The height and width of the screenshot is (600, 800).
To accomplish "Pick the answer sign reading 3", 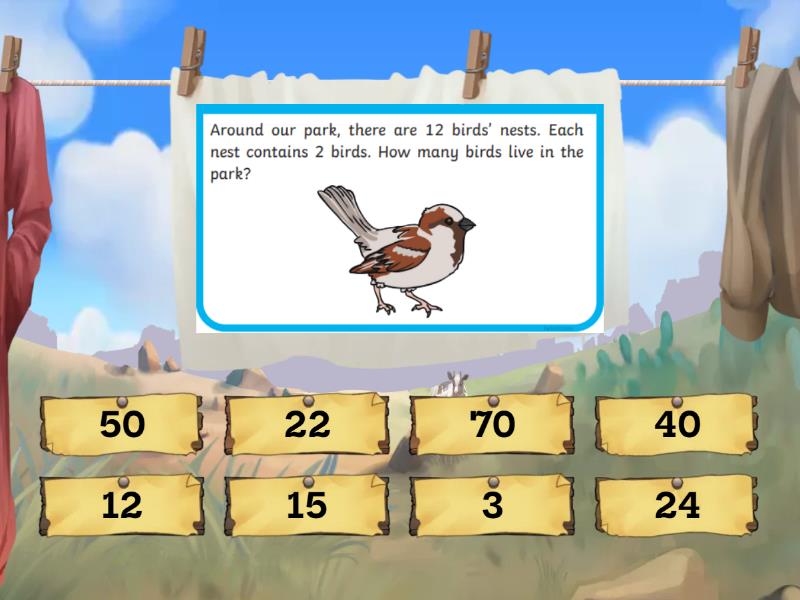I will pyautogui.click(x=492, y=505).
